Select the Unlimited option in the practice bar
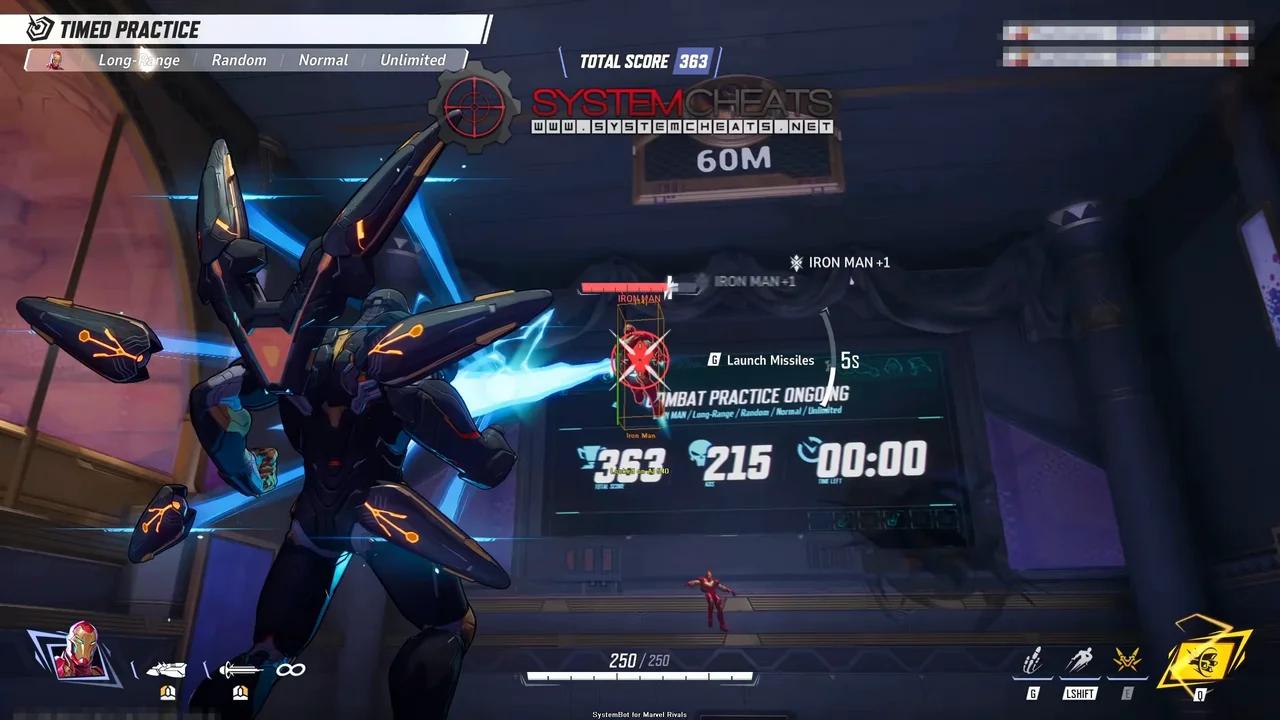1280x720 pixels. coord(413,60)
